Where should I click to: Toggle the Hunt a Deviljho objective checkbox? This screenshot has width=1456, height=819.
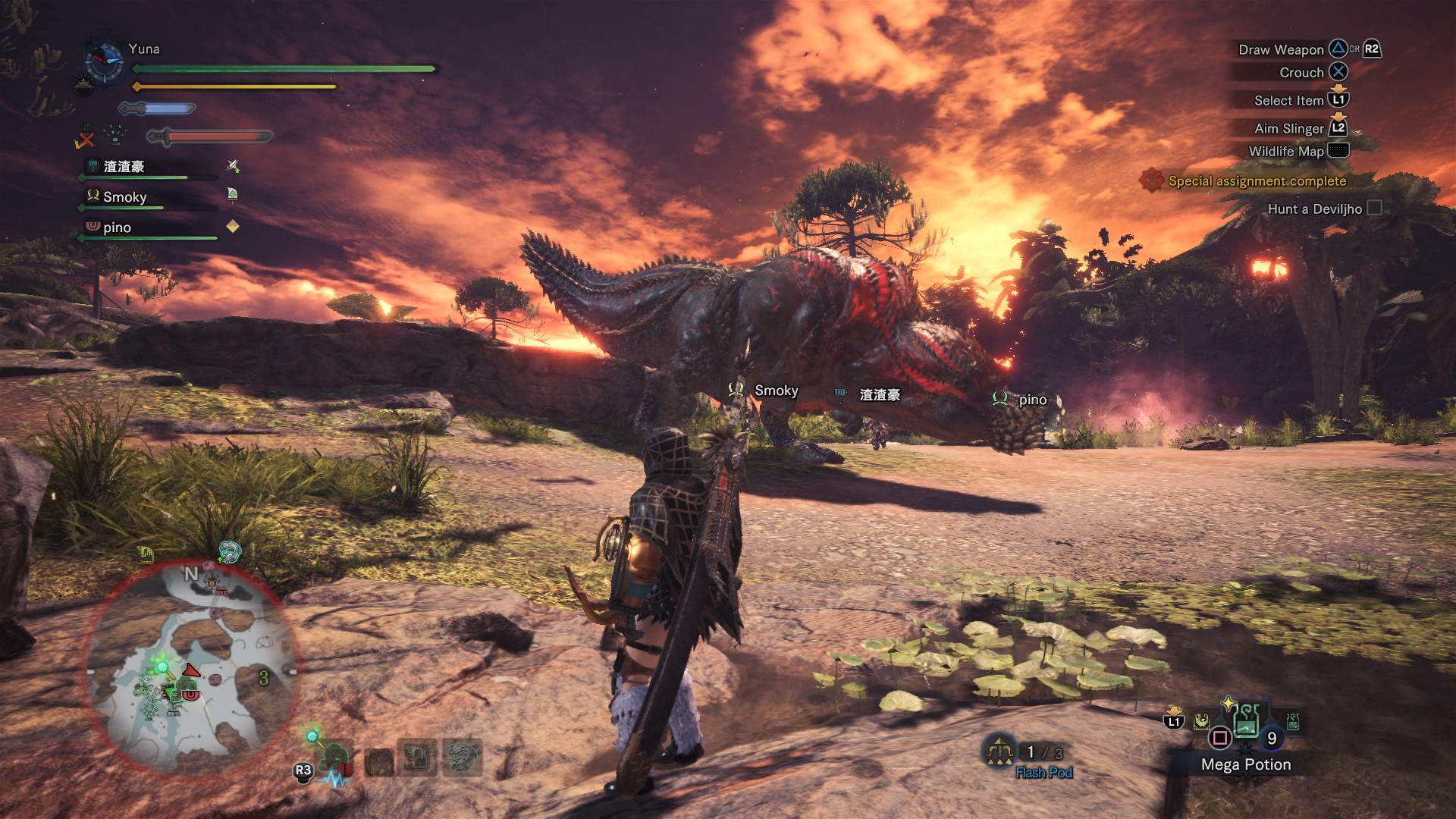1373,208
